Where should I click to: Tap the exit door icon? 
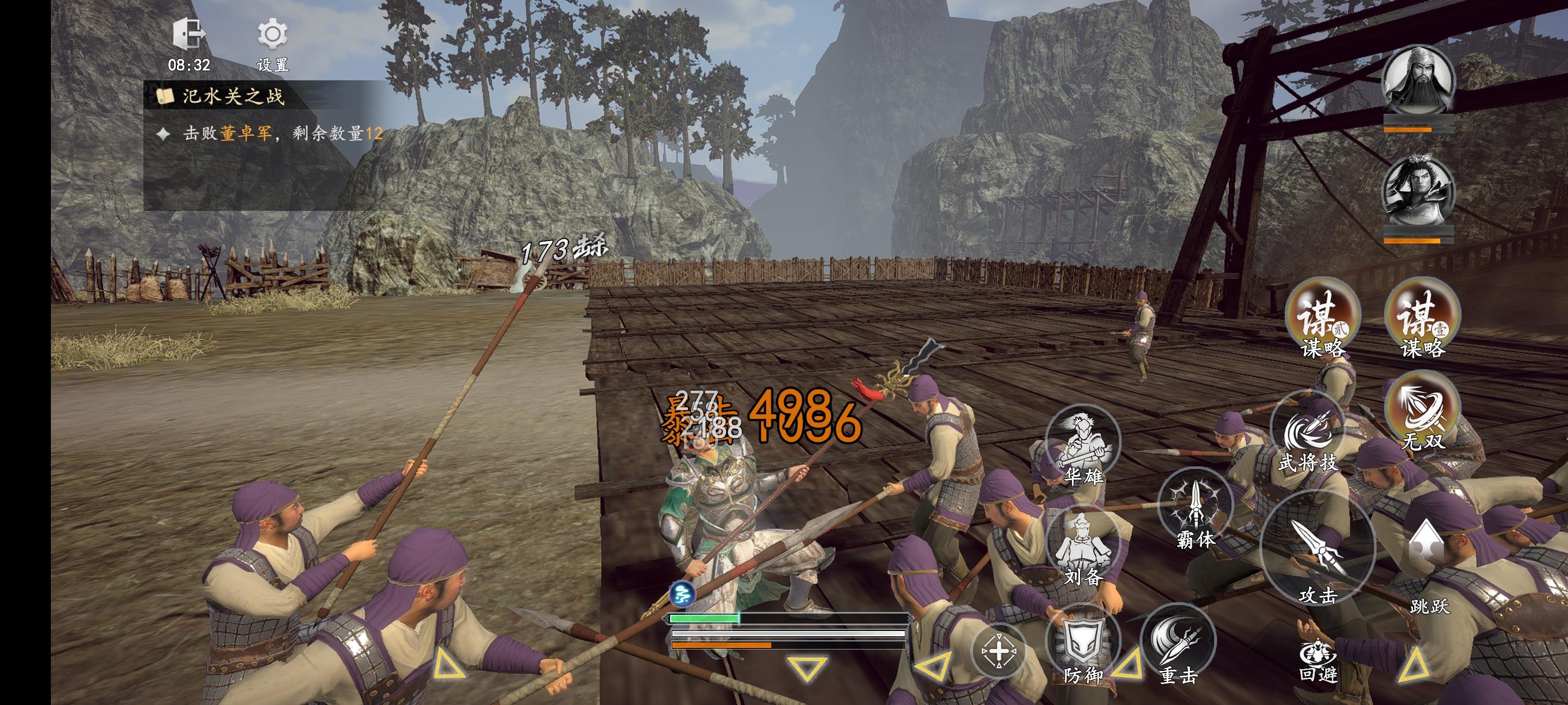coord(188,34)
